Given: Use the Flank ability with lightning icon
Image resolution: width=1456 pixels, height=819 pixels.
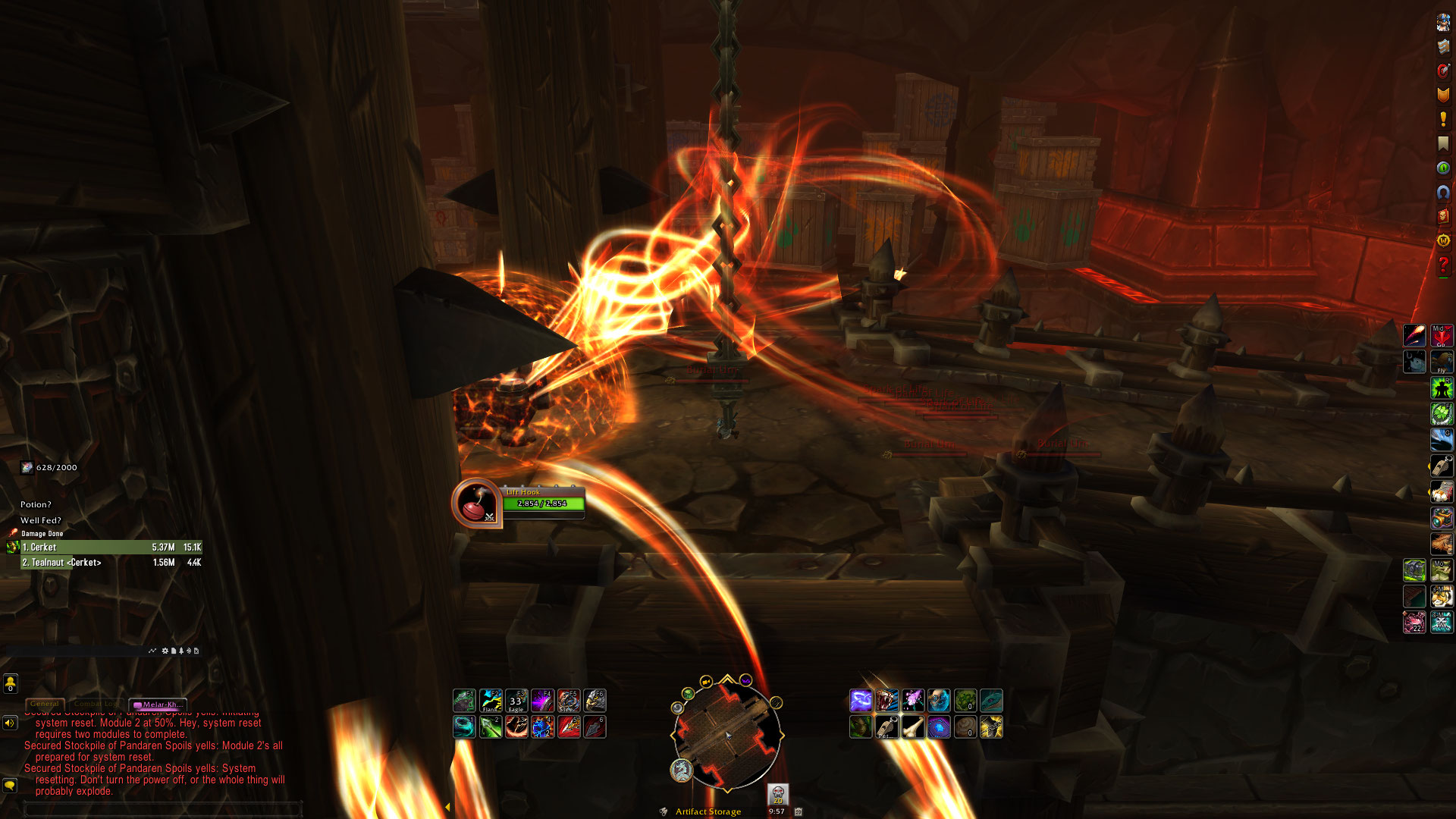Looking at the screenshot, I should [491, 701].
